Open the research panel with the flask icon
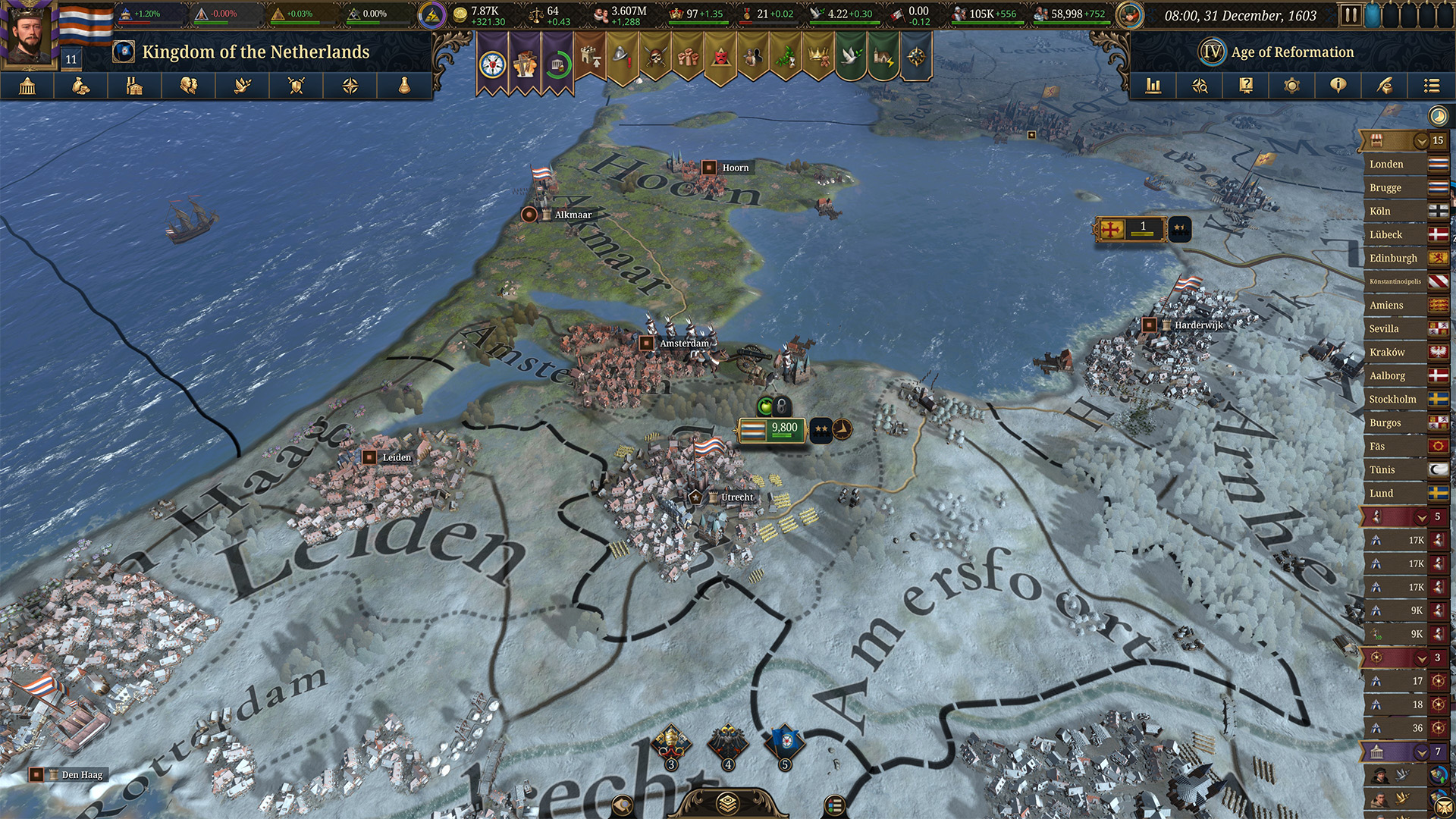Image resolution: width=1456 pixels, height=819 pixels. (x=404, y=86)
